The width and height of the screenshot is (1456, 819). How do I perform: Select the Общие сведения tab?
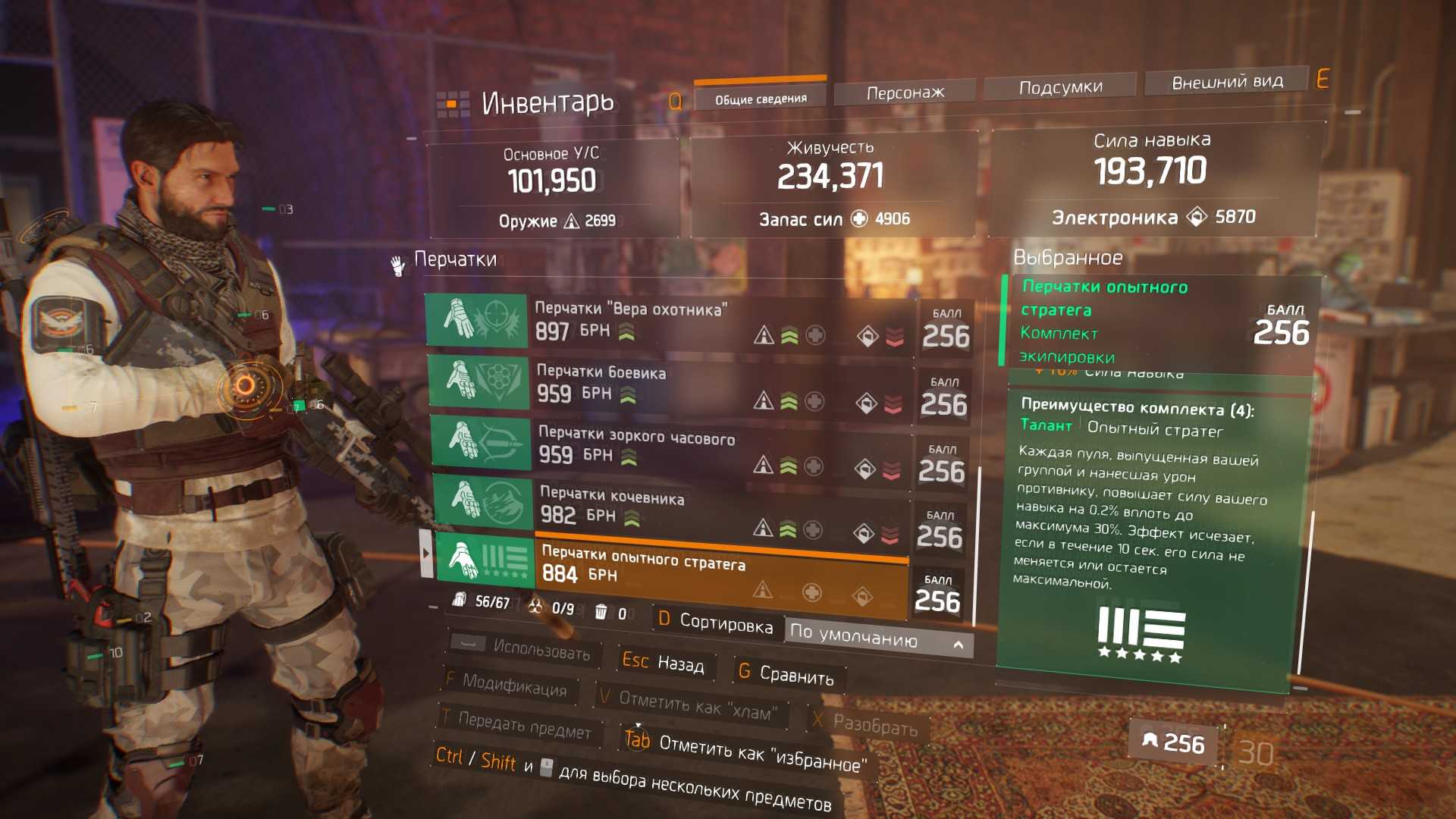tap(760, 99)
